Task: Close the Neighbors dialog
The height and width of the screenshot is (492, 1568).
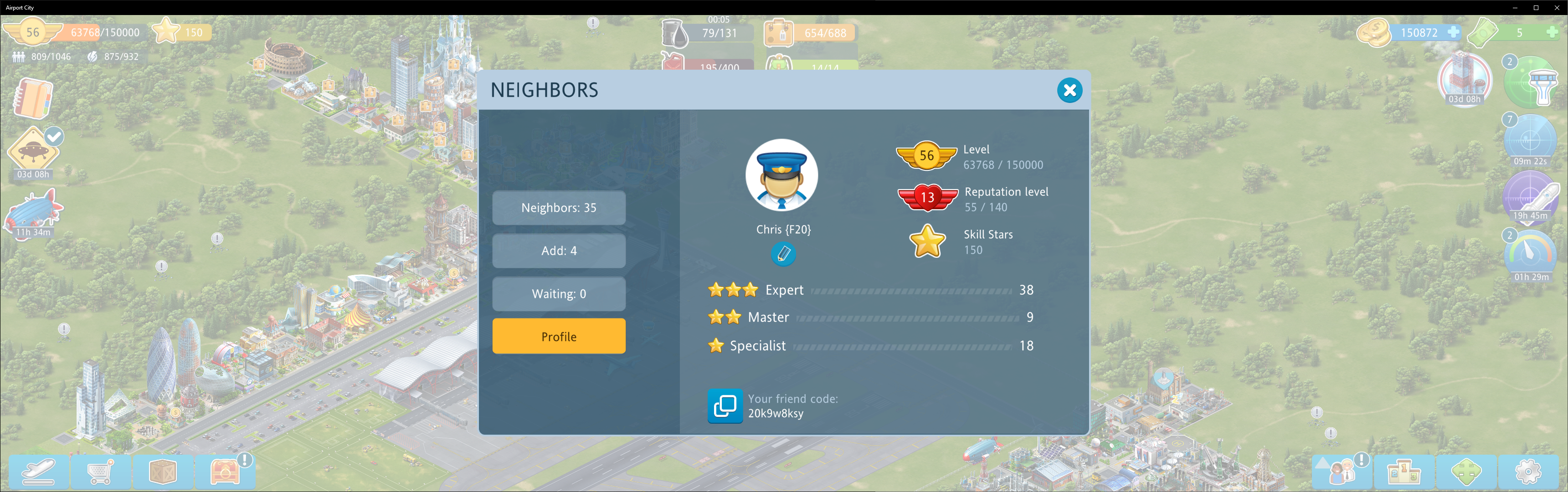Action: pyautogui.click(x=1069, y=91)
